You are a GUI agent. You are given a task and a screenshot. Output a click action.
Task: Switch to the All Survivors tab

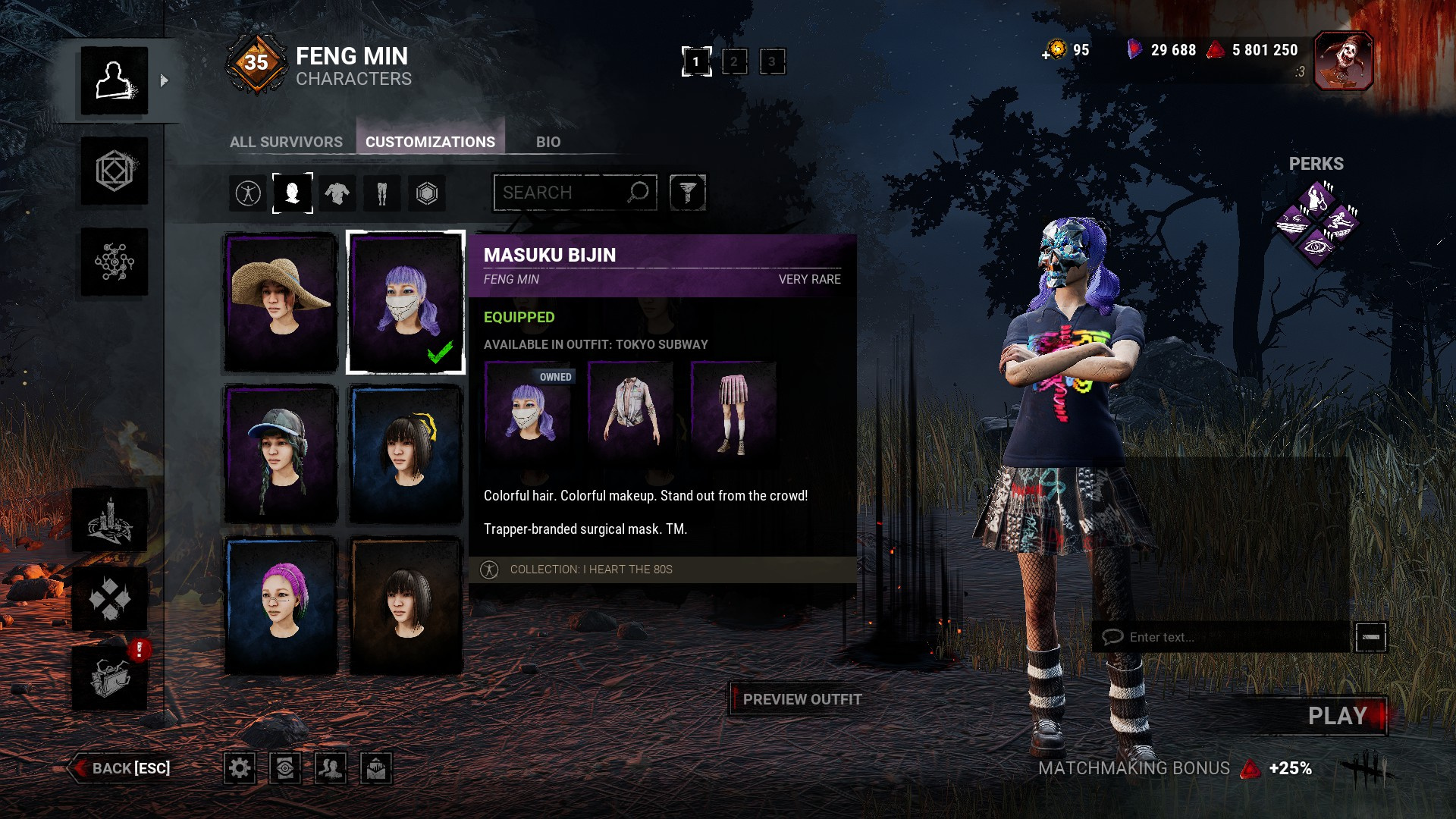(286, 142)
